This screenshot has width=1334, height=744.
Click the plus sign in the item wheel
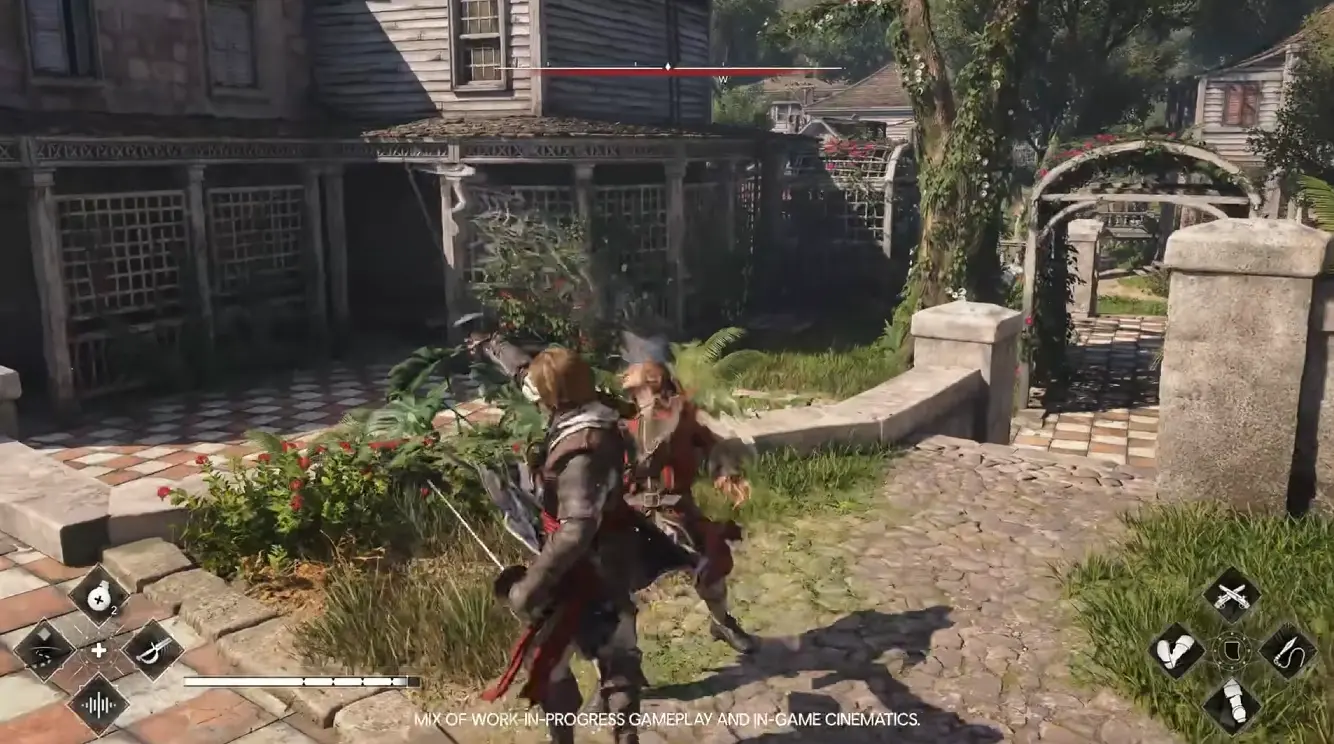(98, 650)
